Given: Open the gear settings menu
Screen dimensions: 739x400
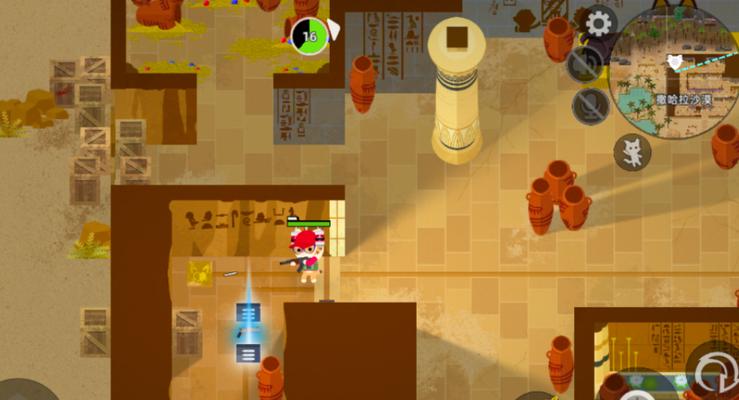Looking at the screenshot, I should coord(599,22).
